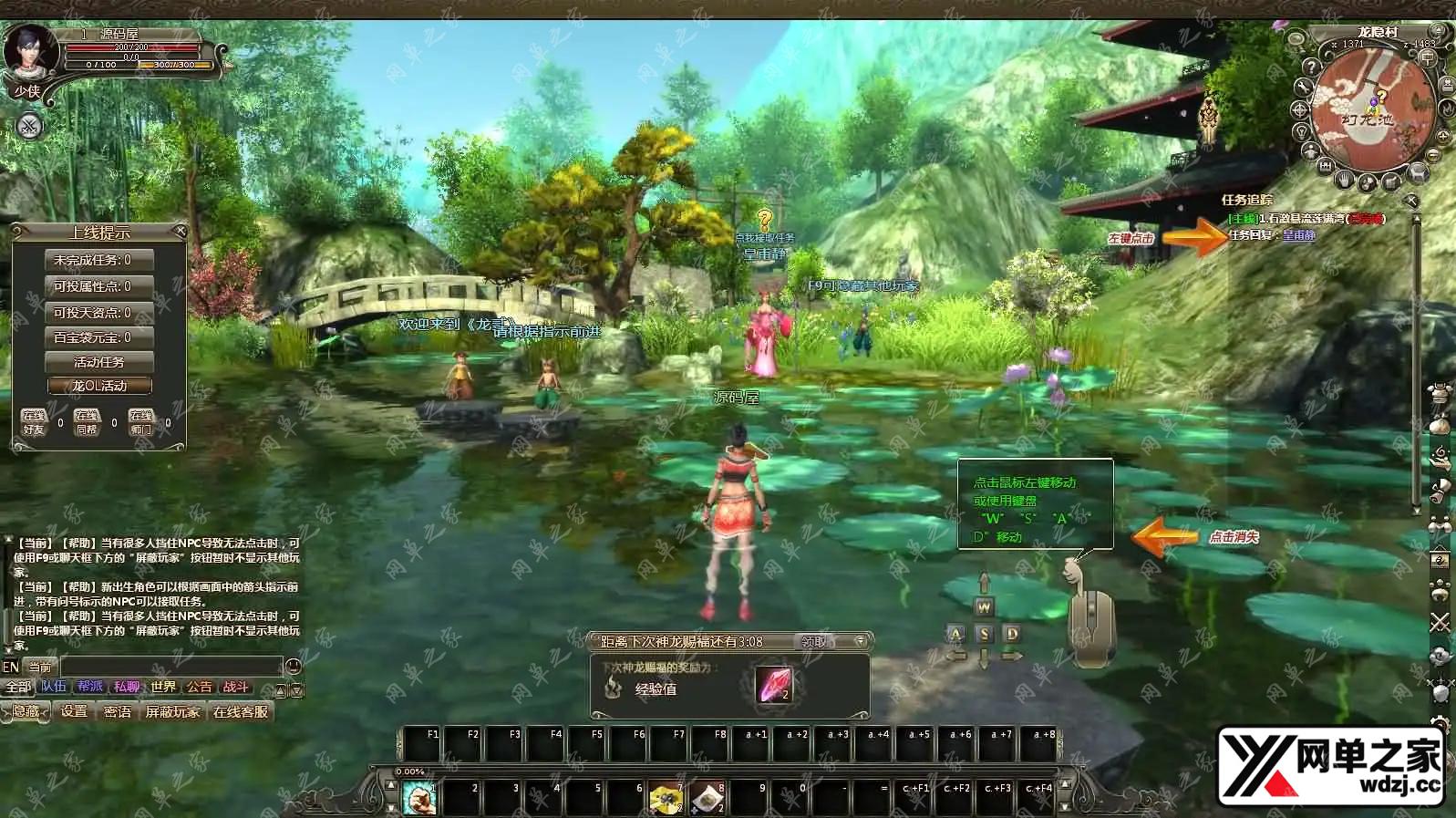Click the 龙OL活动 events button

[99, 386]
